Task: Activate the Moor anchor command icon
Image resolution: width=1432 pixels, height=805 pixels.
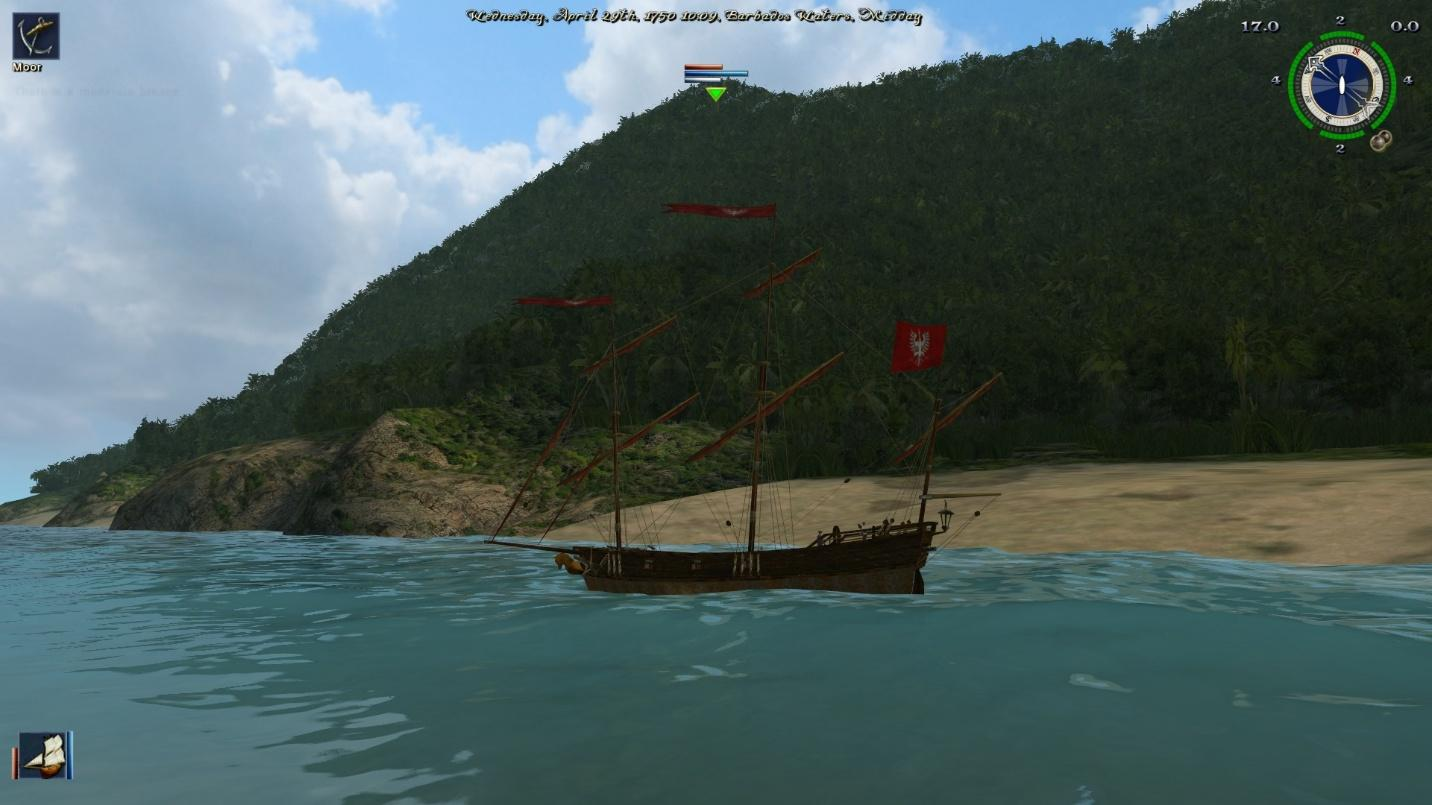Action: (35, 36)
